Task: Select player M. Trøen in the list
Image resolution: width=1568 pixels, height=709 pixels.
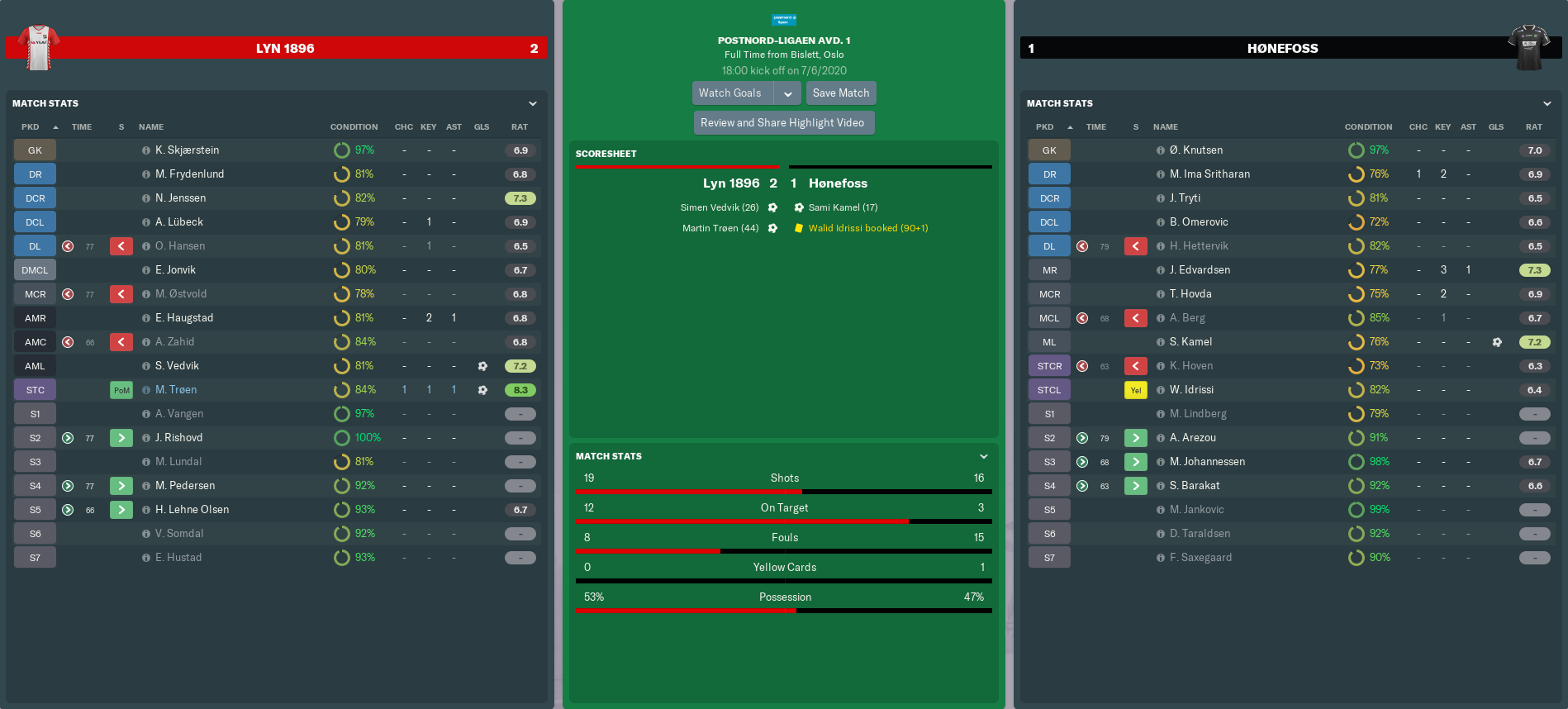Action: [176, 390]
